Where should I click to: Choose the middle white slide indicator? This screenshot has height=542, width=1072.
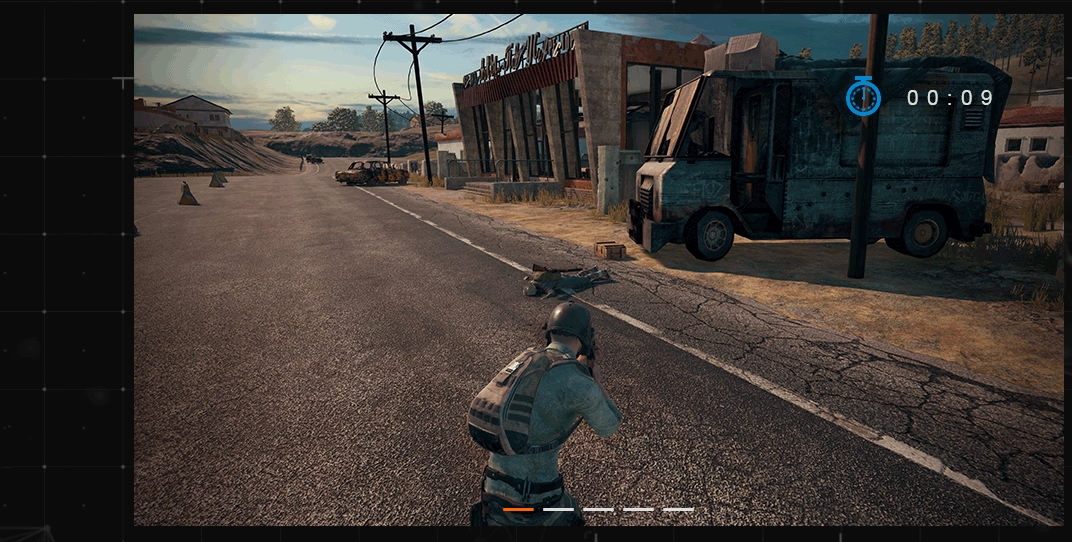click(x=598, y=509)
